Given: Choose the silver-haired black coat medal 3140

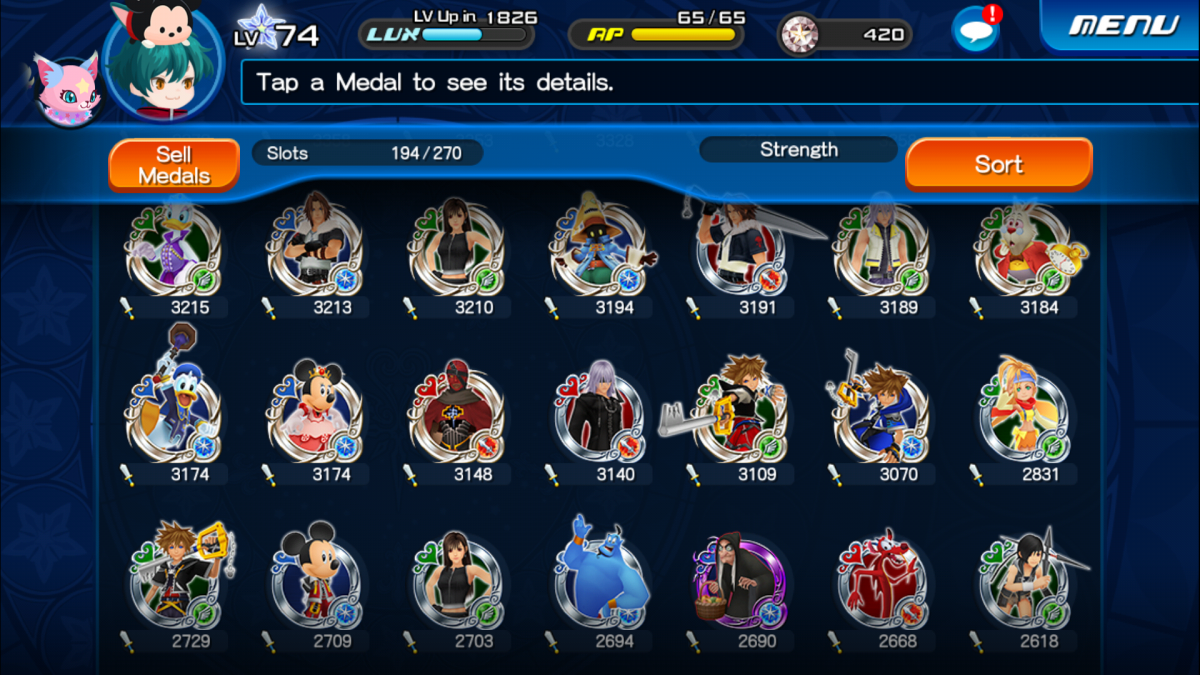Looking at the screenshot, I should [598, 416].
